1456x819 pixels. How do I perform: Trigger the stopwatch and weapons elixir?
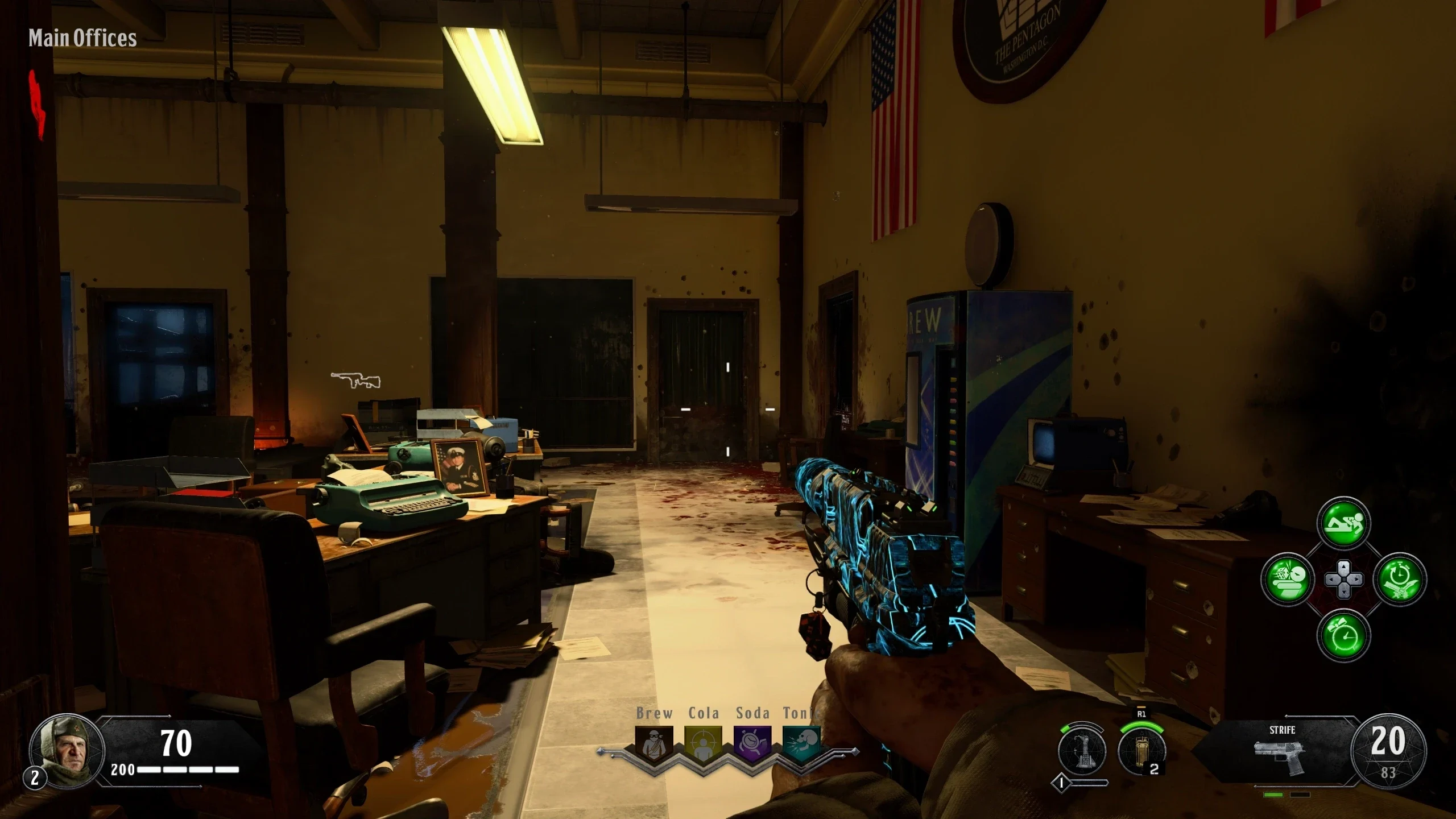(x=1400, y=580)
